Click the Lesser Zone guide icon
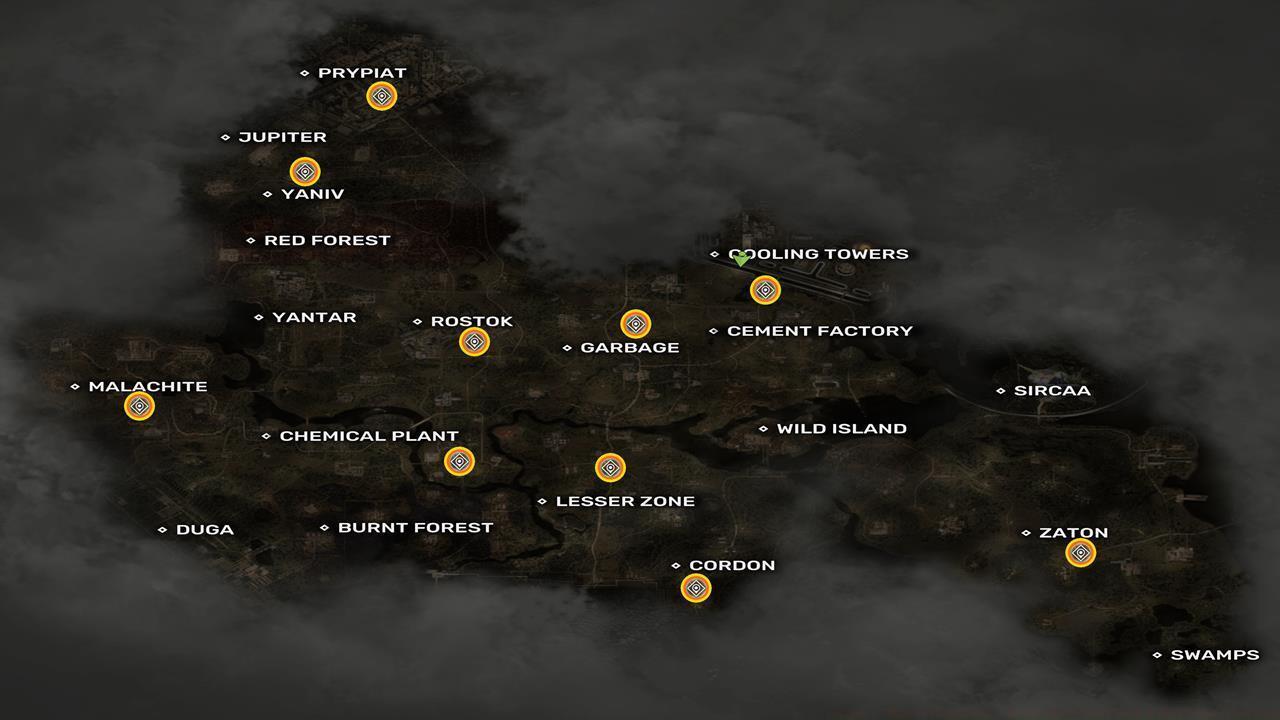 (611, 467)
